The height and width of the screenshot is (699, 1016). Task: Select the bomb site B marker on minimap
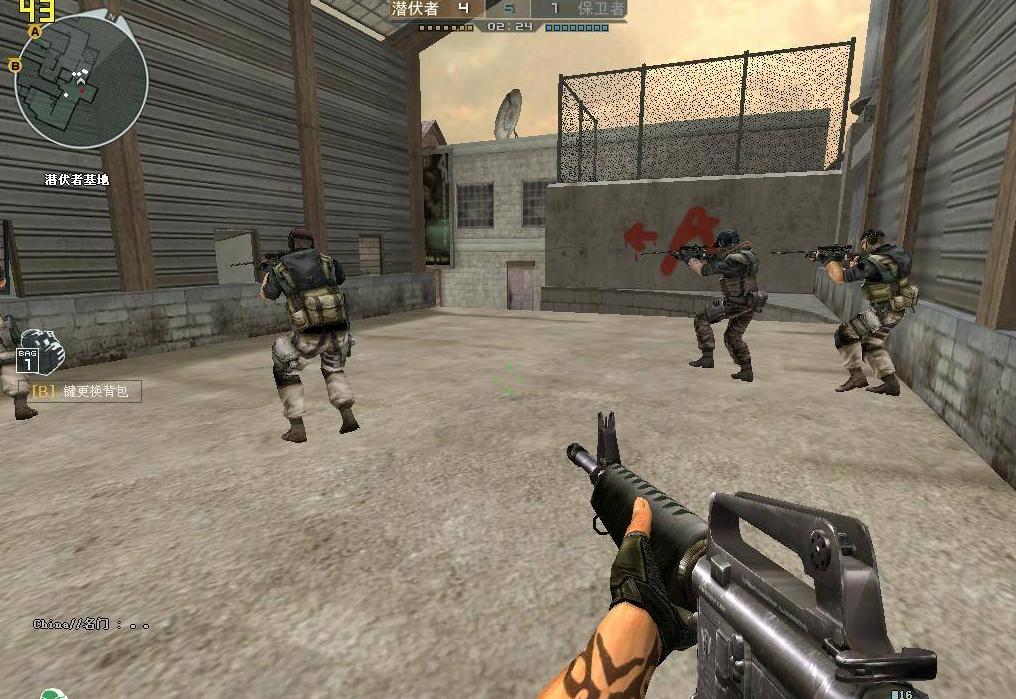tap(15, 66)
